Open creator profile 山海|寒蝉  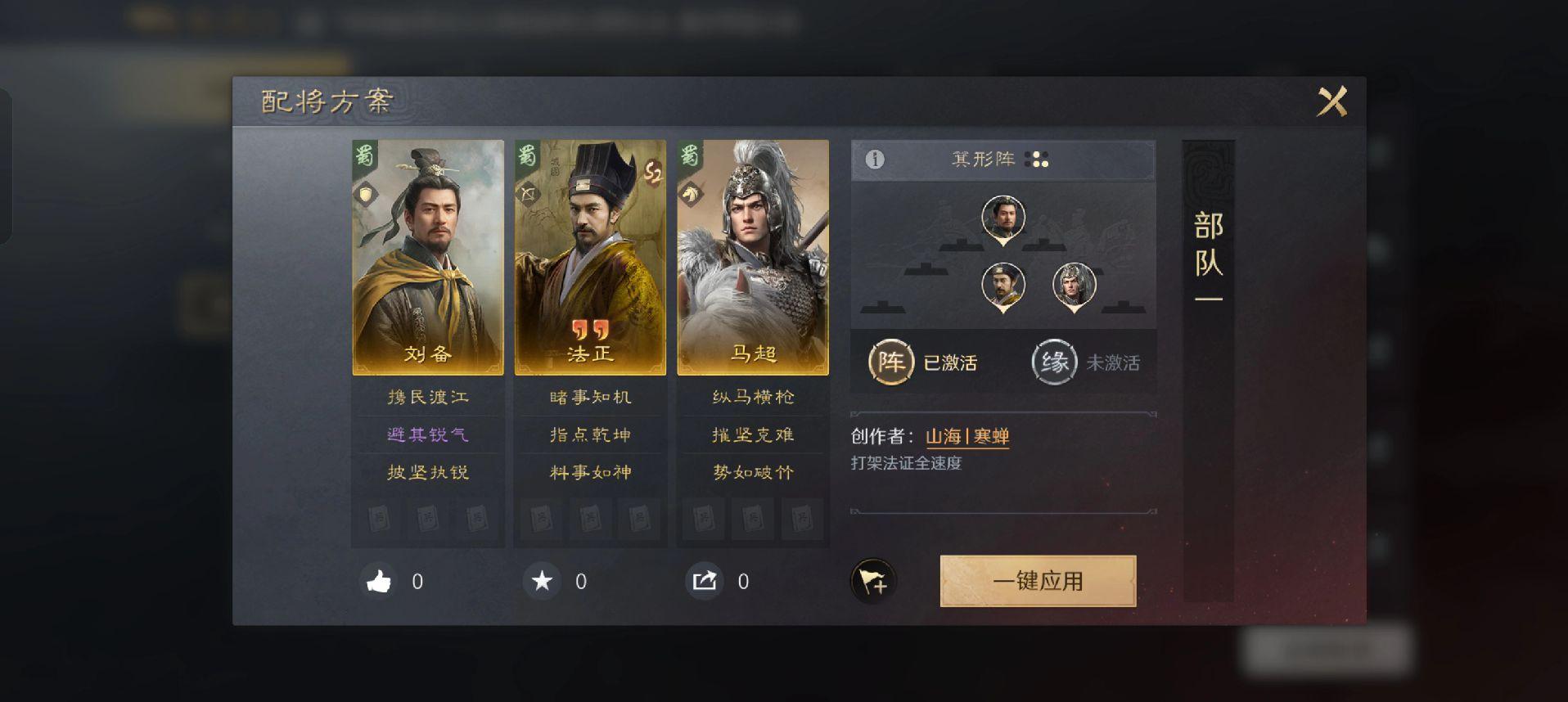967,437
